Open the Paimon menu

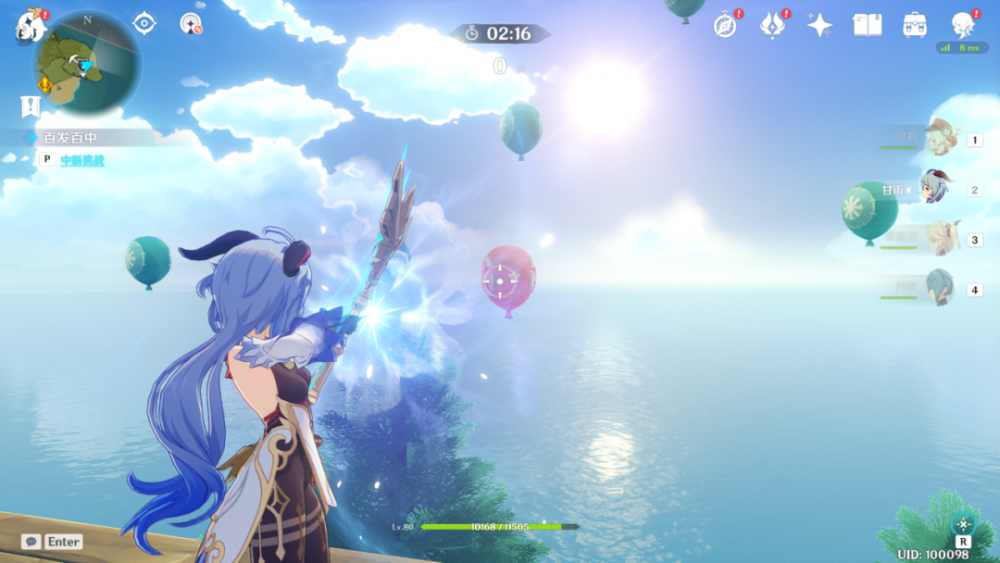(x=30, y=24)
